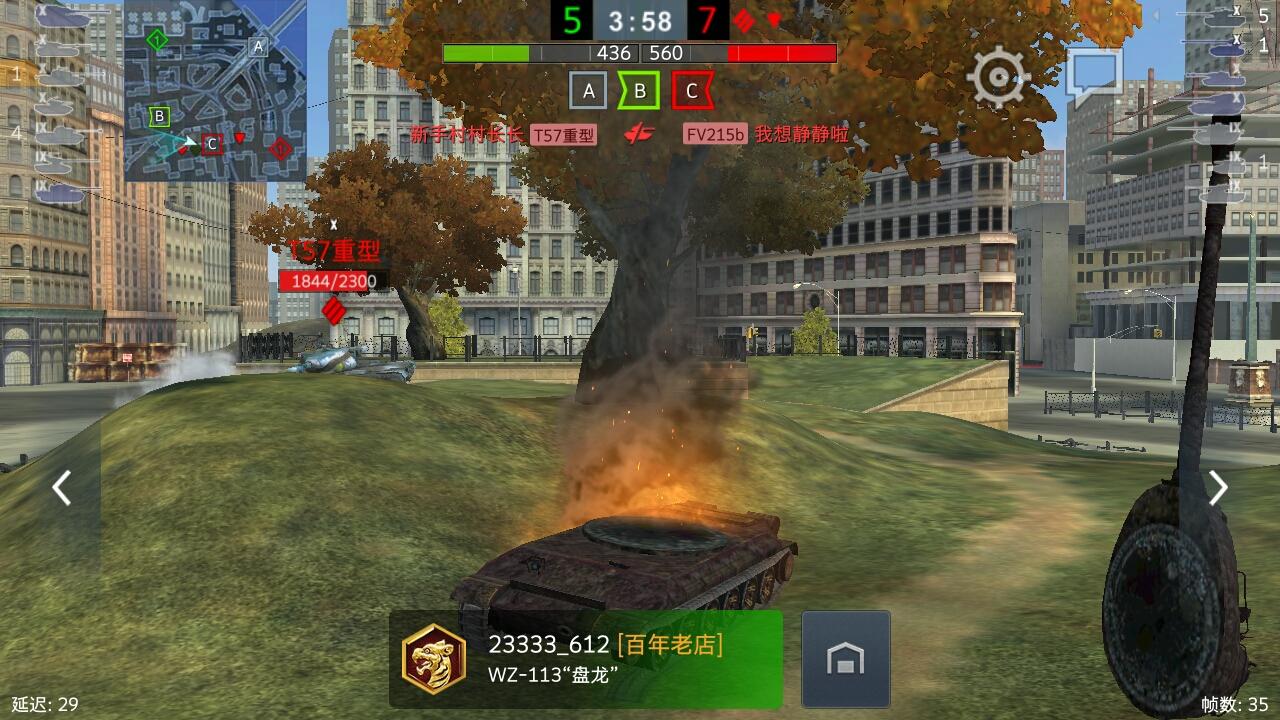Image resolution: width=1280 pixels, height=720 pixels.
Task: Click the right arrow to switch player view
Action: pos(1218,488)
